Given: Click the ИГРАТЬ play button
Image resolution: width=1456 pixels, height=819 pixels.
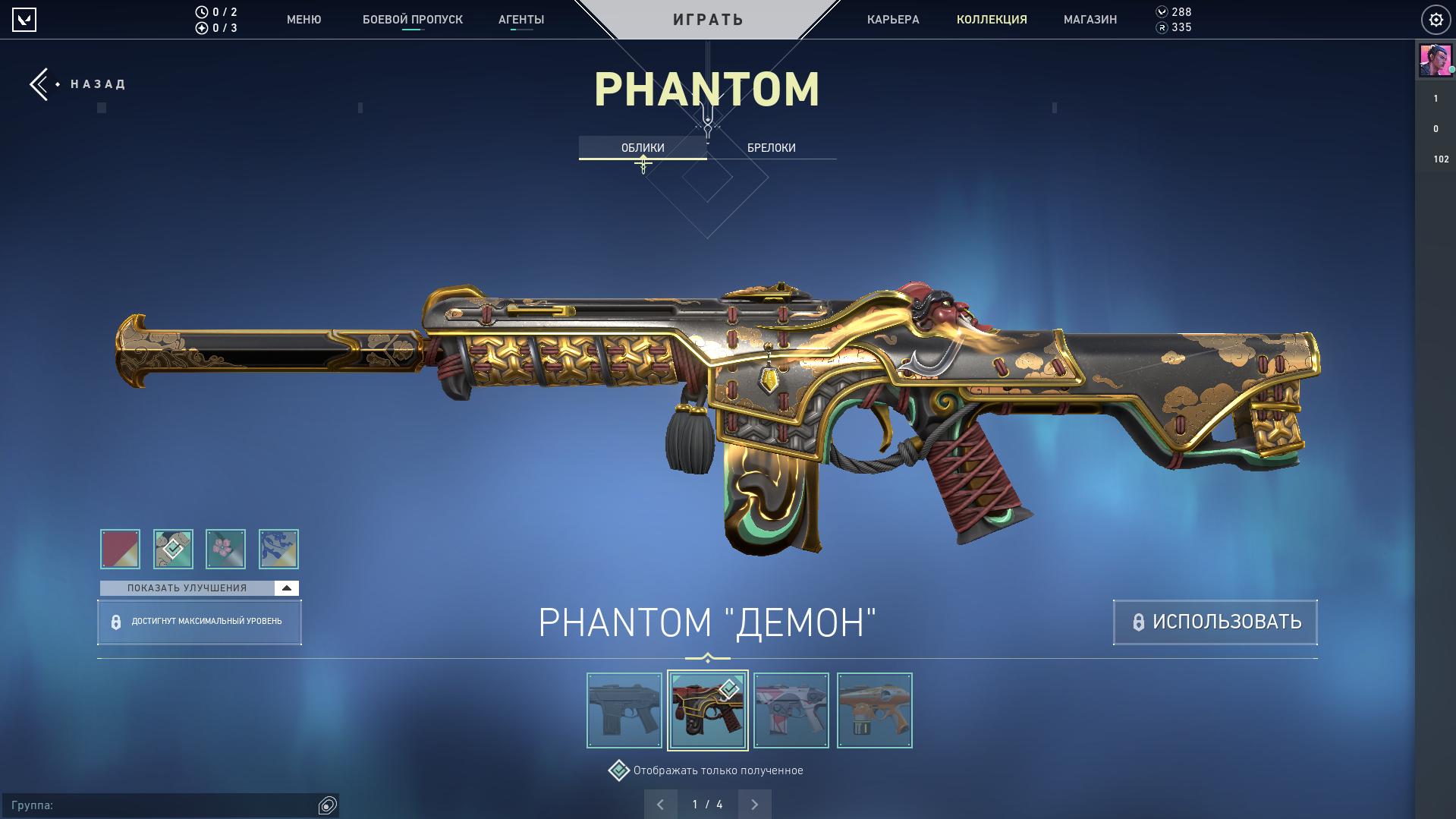Looking at the screenshot, I should (708, 20).
